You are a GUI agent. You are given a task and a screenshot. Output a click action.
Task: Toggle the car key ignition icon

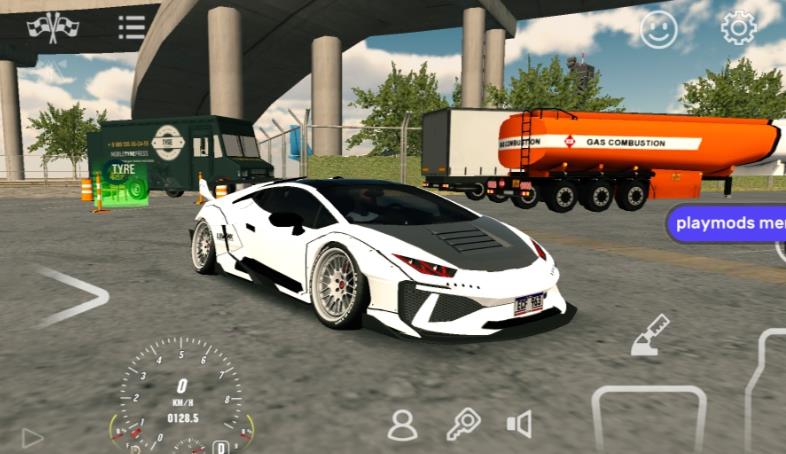[x=462, y=425]
